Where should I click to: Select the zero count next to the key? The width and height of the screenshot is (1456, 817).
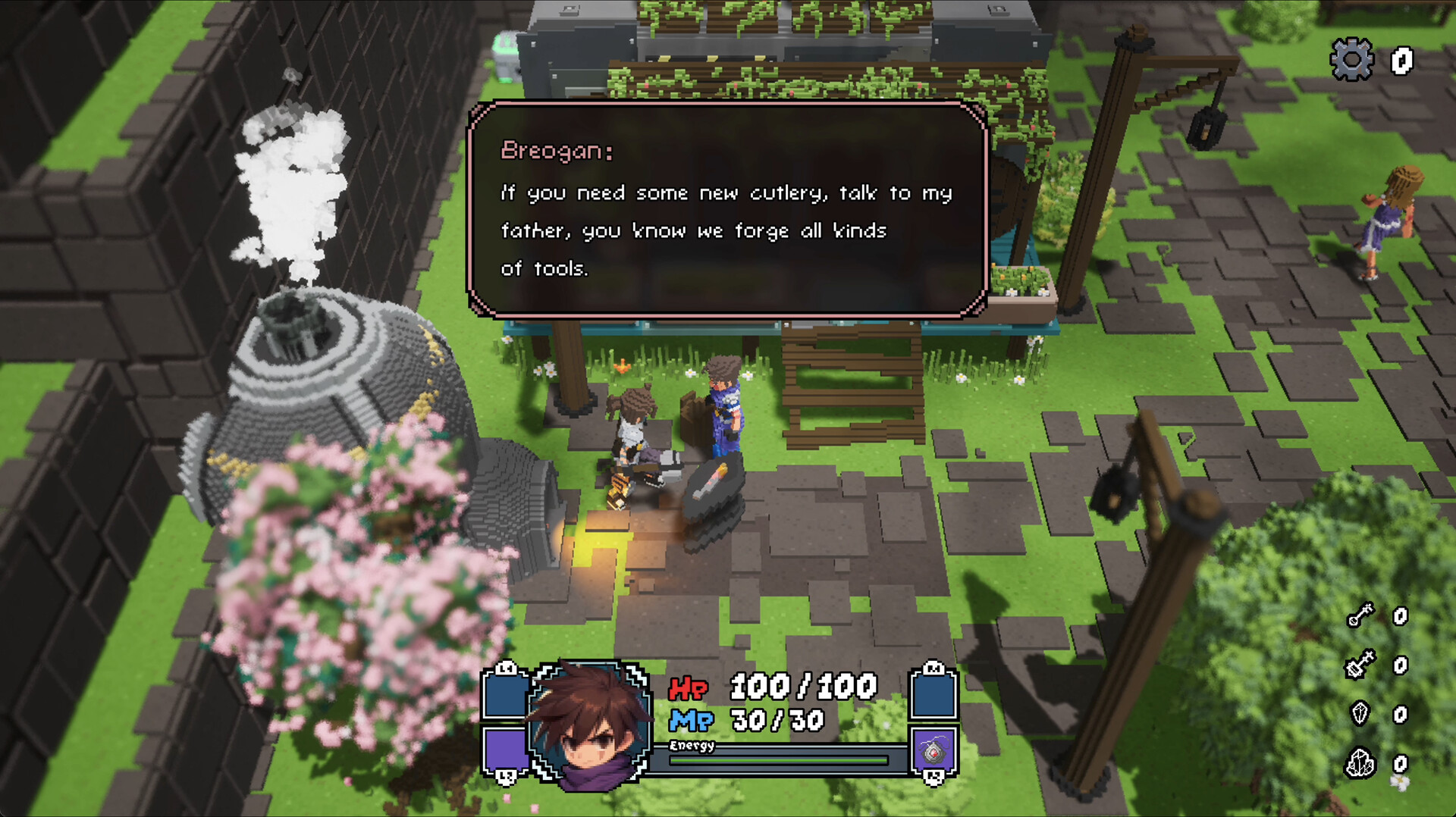[1399, 615]
